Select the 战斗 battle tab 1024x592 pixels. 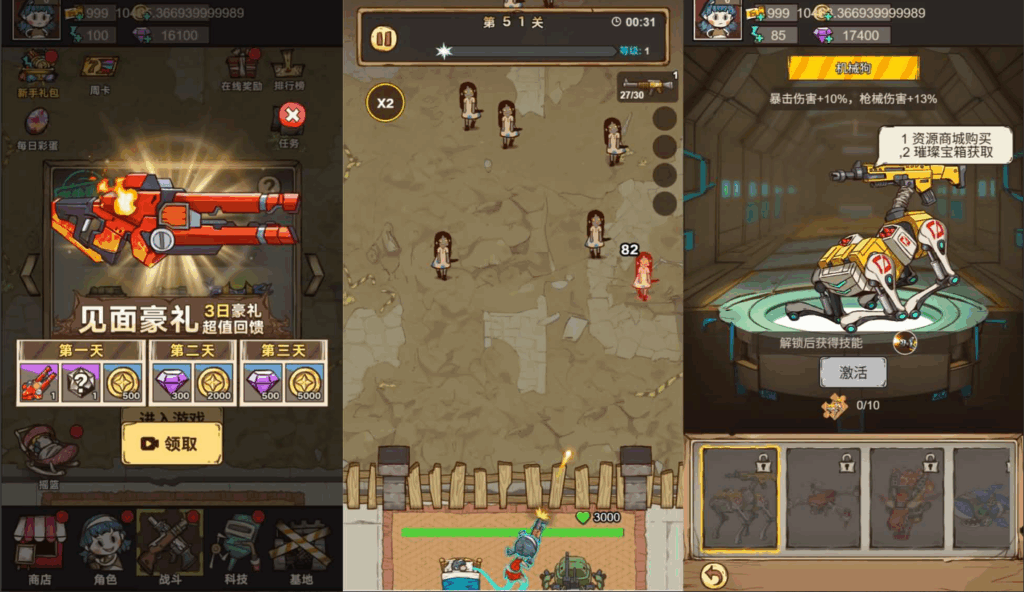pos(169,548)
